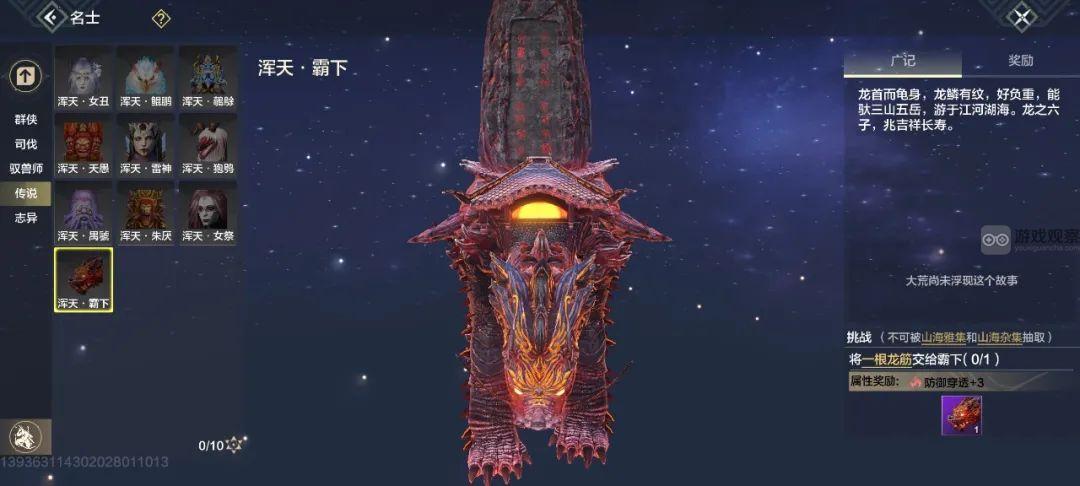Switch to the 奖励 rewards tab

tap(1020, 61)
